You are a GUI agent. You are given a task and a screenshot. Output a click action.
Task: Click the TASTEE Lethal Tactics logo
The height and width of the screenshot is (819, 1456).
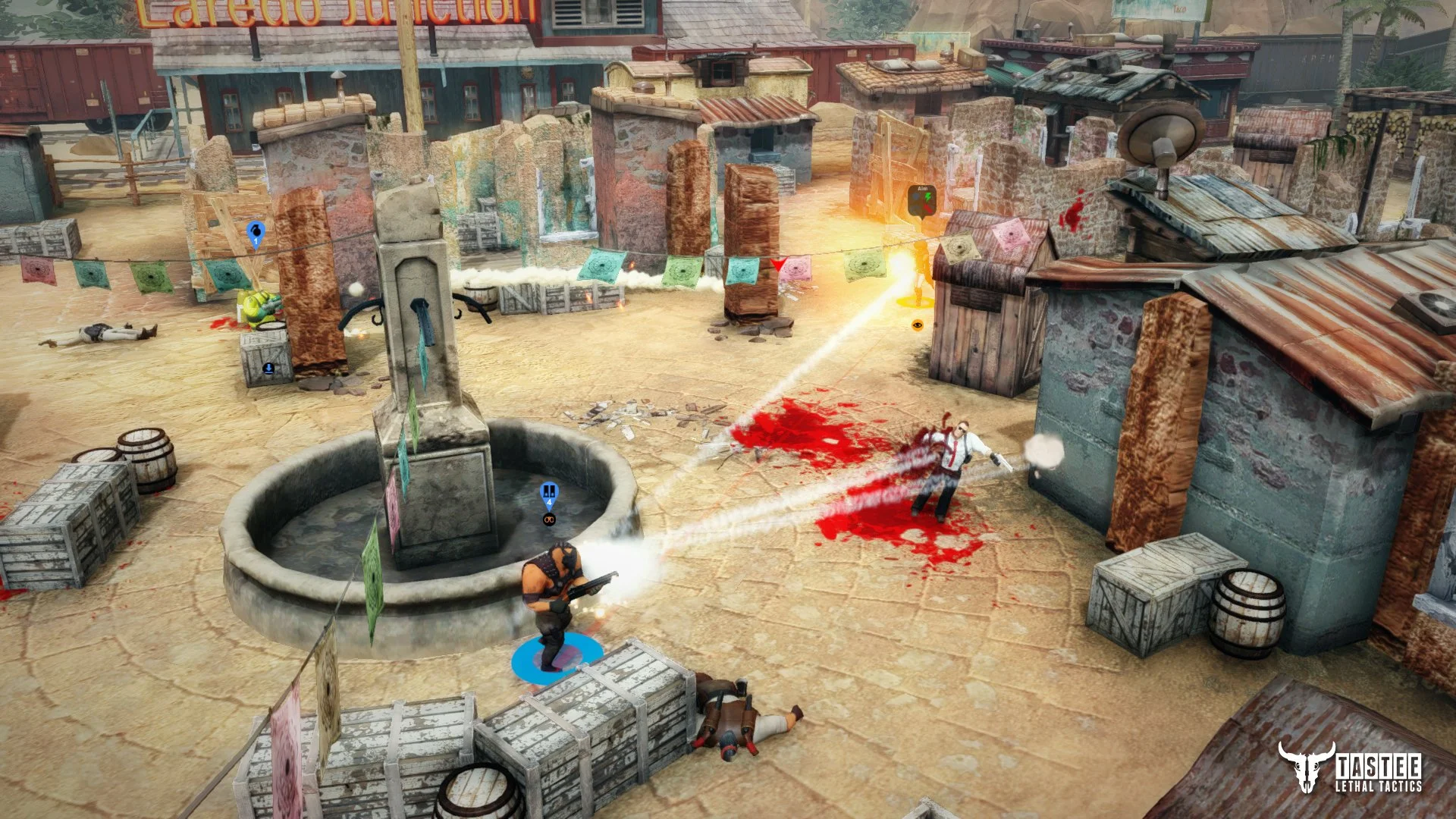point(1349,767)
